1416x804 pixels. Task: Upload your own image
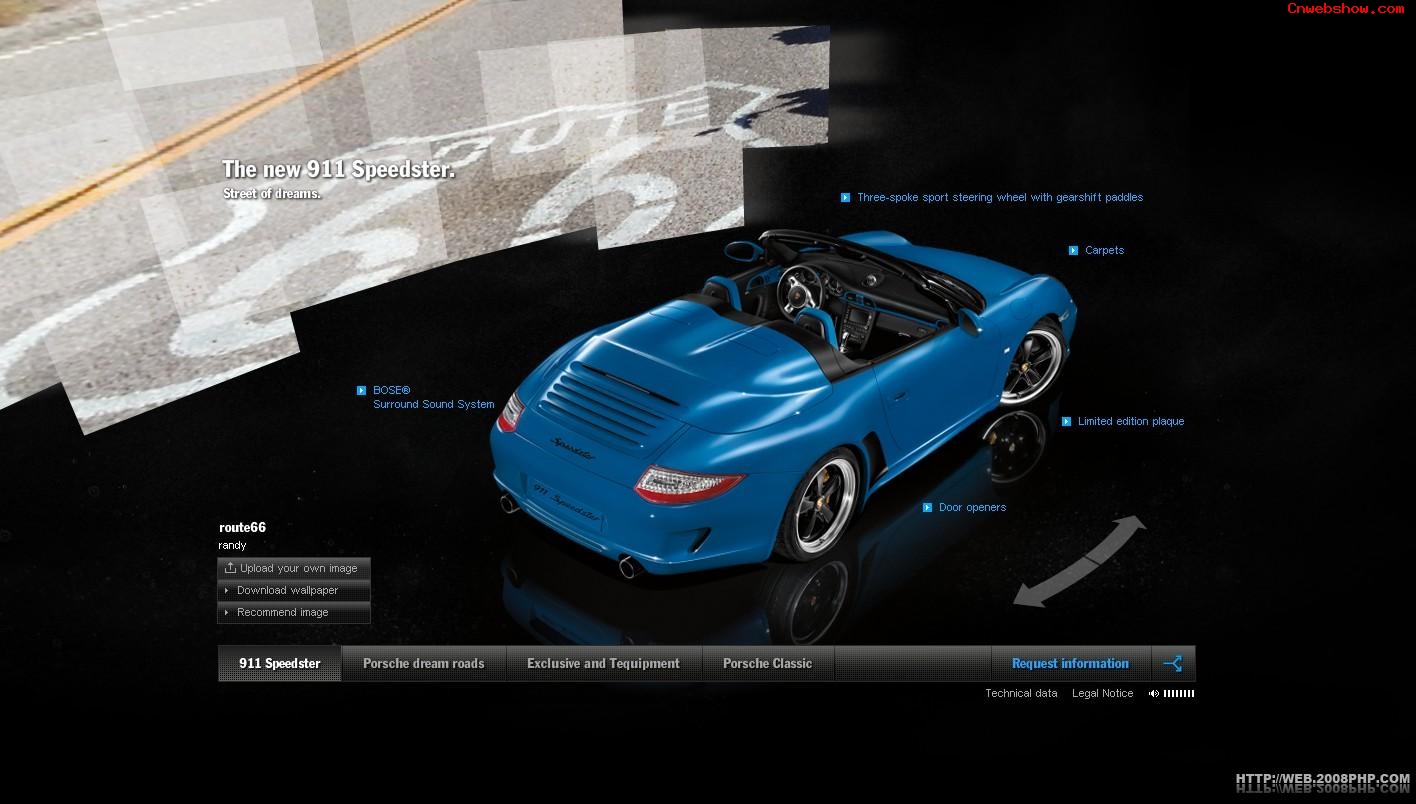[x=294, y=569]
